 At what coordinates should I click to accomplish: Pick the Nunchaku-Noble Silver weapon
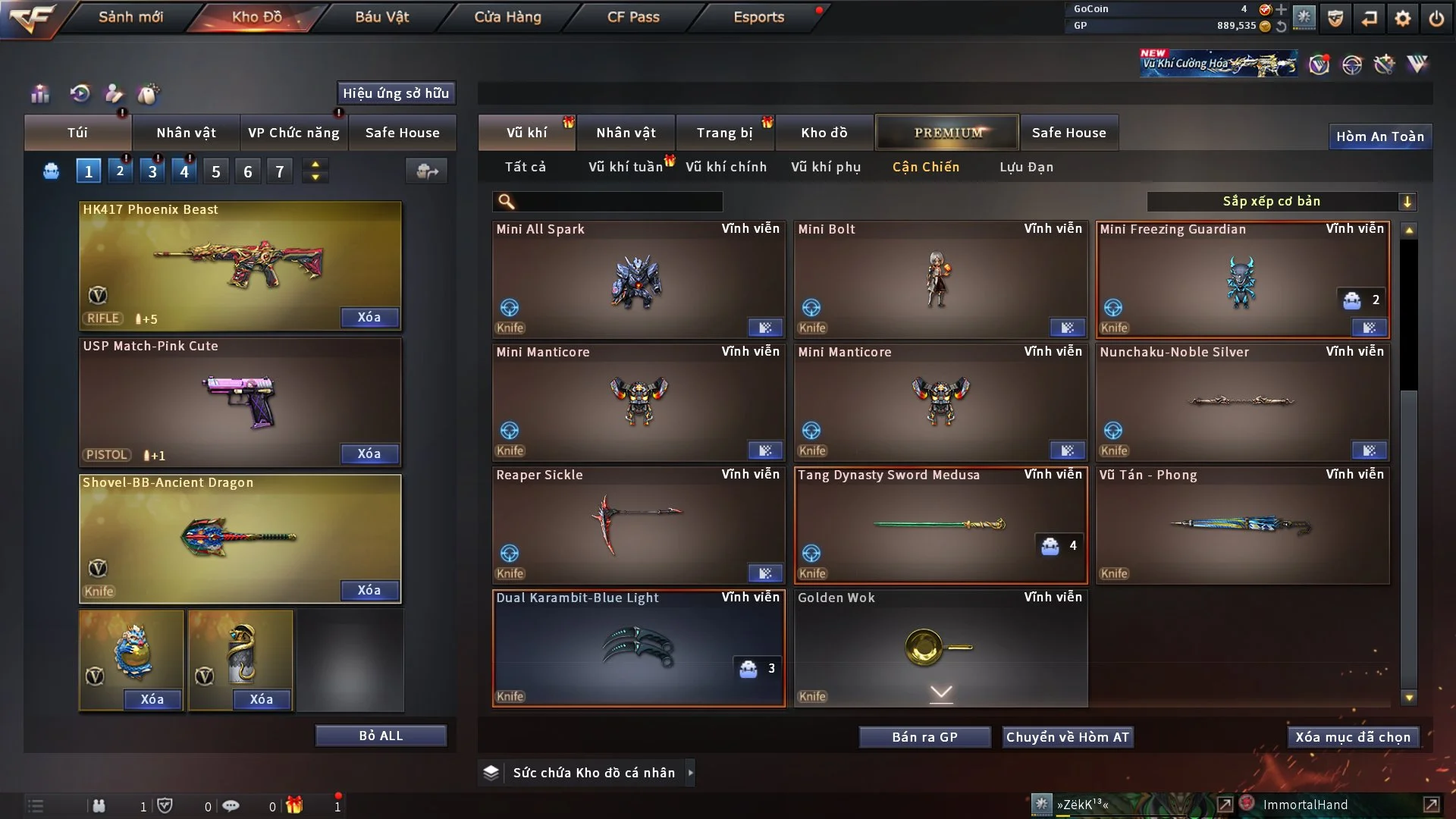(1241, 402)
